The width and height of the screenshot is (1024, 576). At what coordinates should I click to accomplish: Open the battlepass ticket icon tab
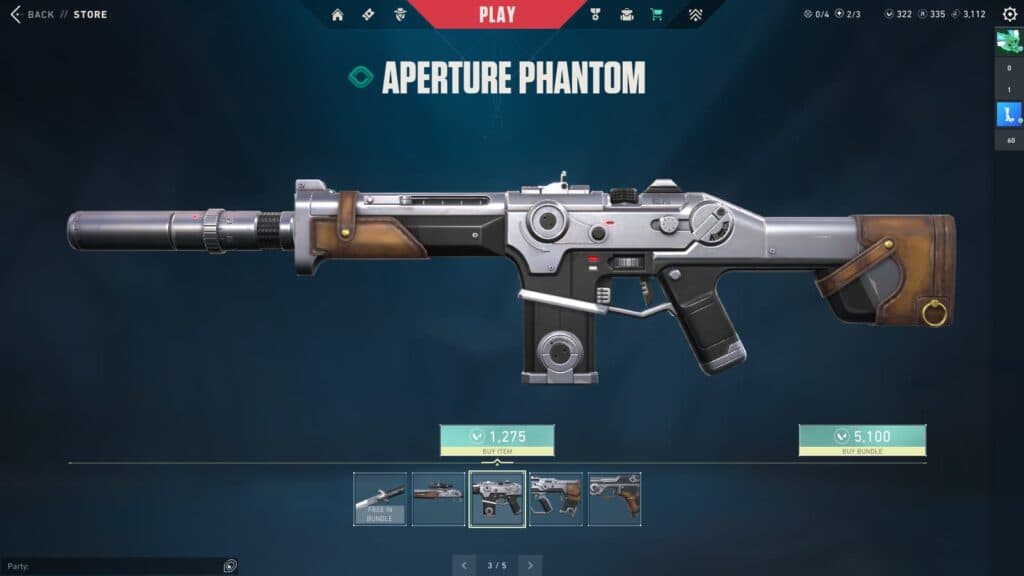pyautogui.click(x=367, y=14)
